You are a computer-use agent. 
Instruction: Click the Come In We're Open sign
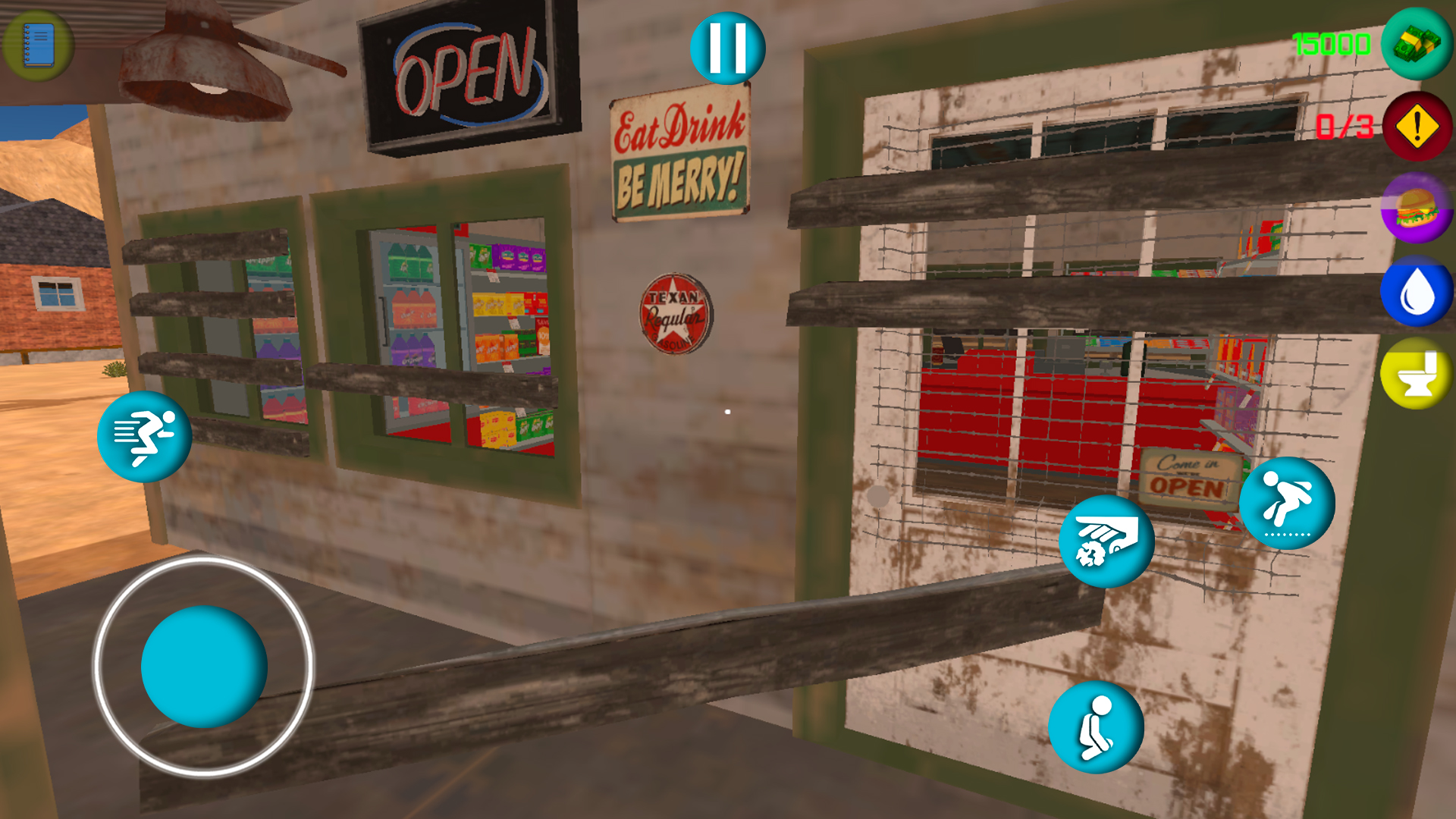point(1188,478)
